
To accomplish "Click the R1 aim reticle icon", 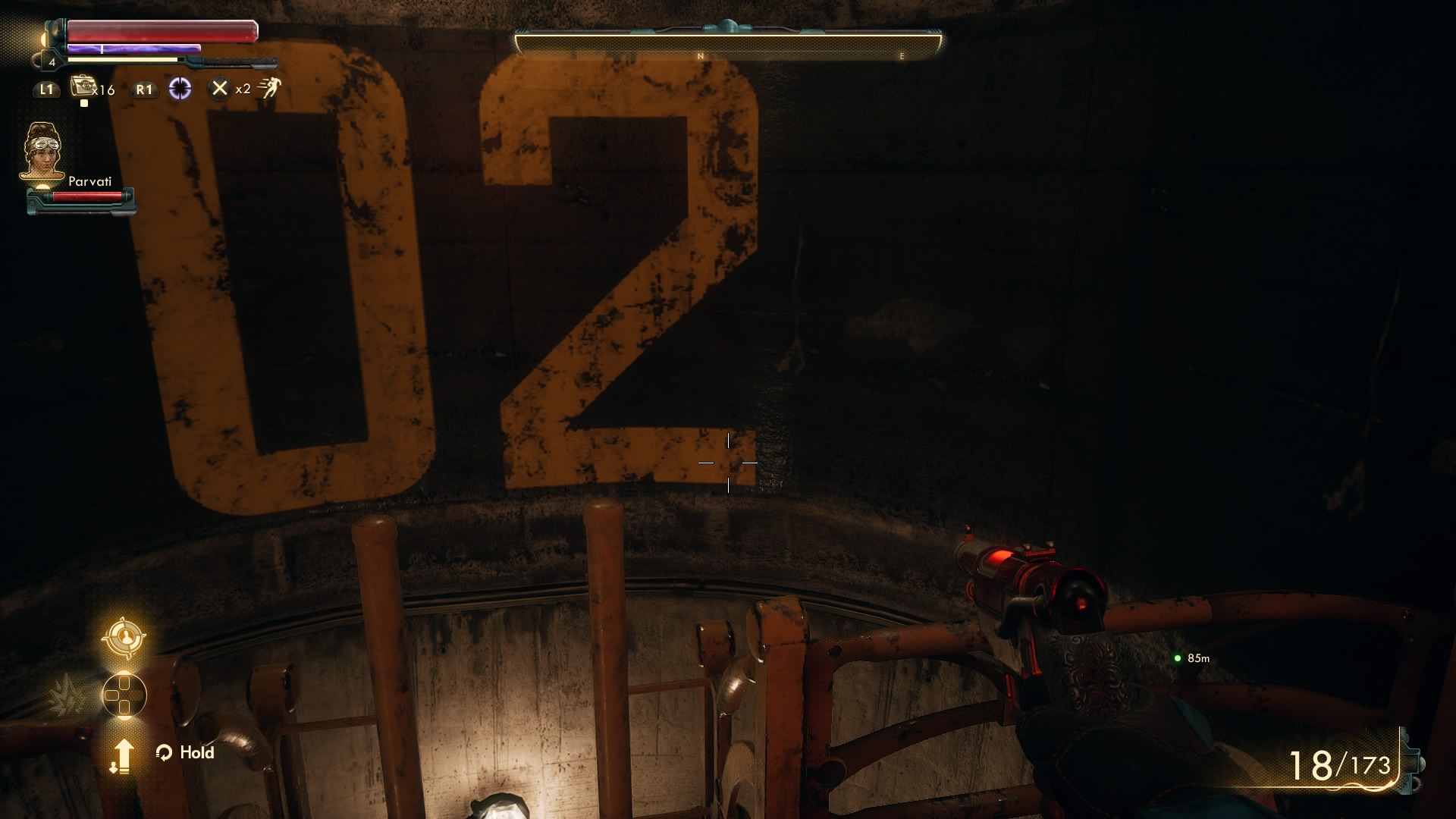I will tap(180, 89).
